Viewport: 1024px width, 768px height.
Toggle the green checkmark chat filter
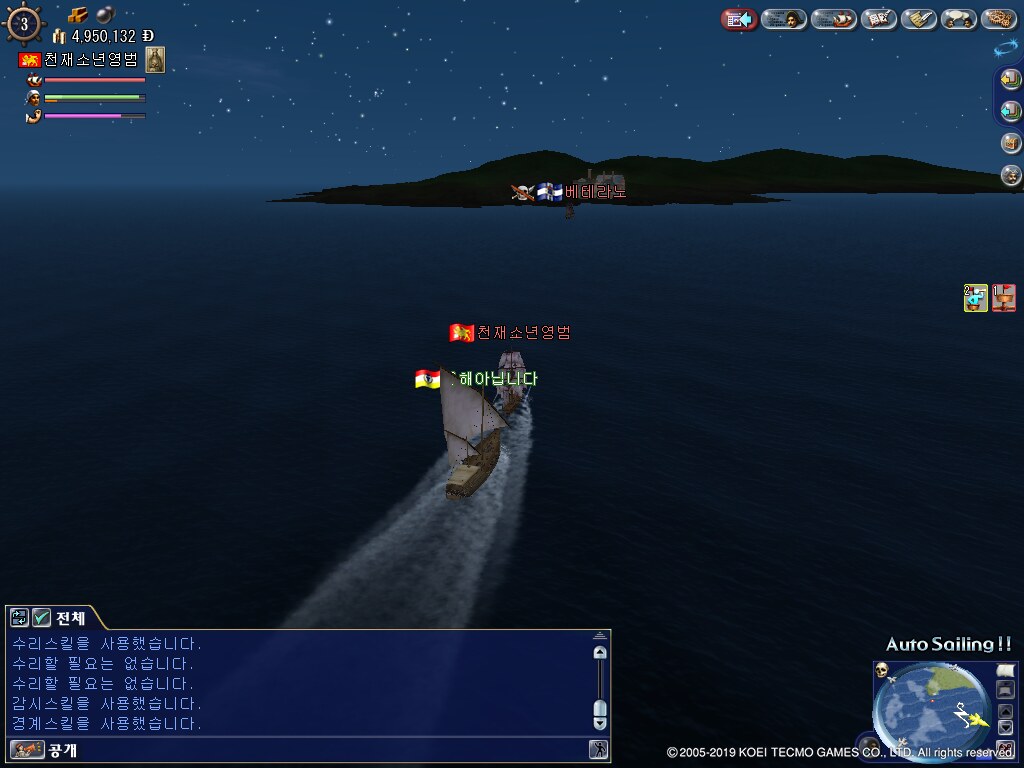click(41, 618)
